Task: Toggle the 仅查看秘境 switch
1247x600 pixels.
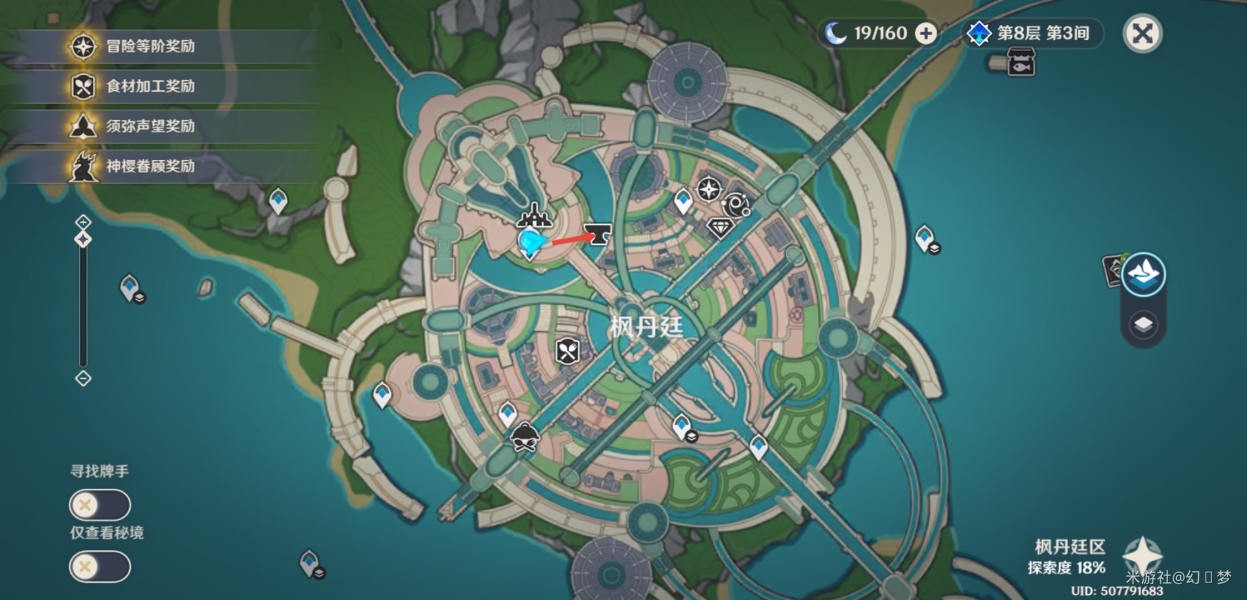Action: coord(99,567)
